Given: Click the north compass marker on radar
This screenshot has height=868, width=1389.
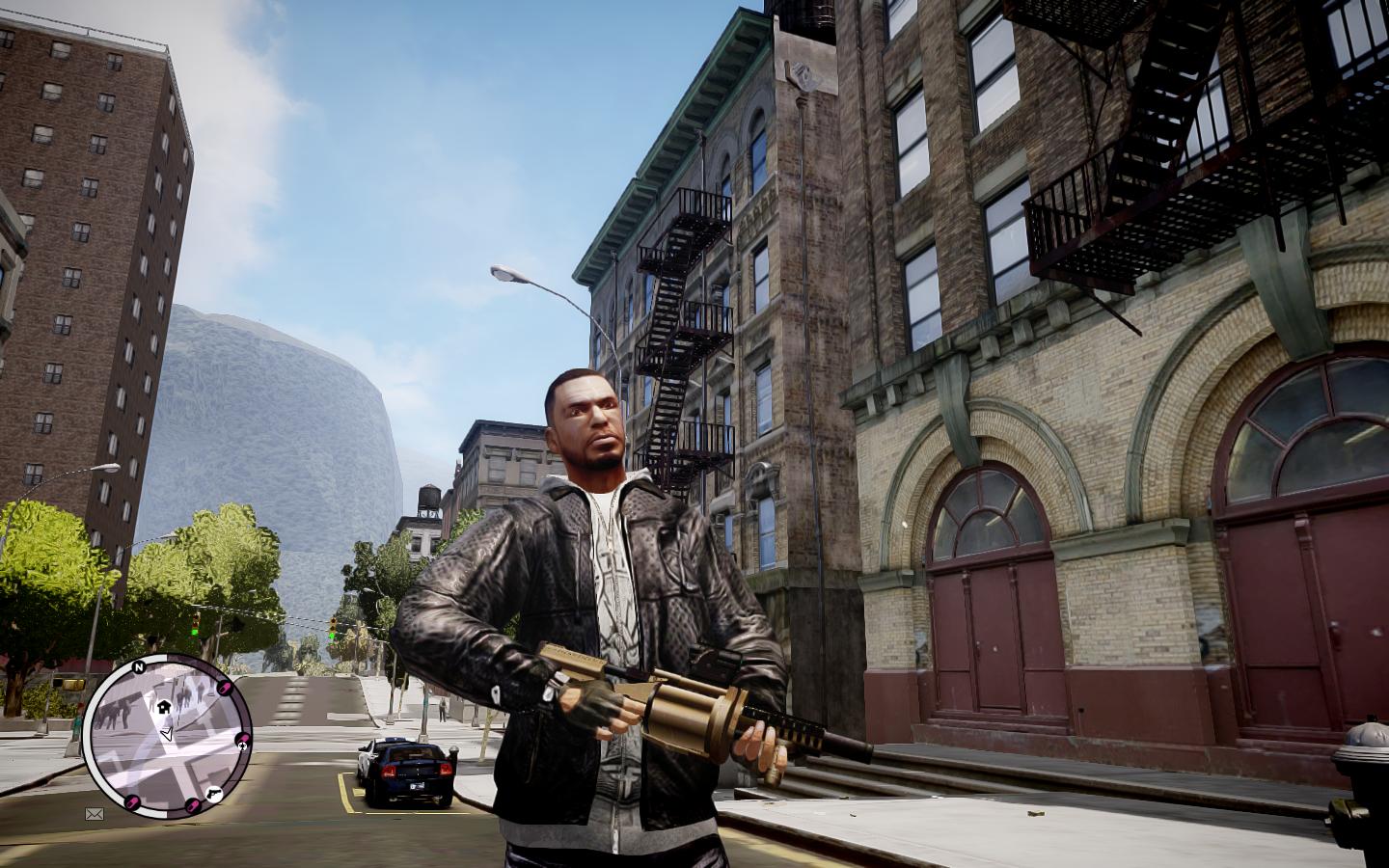Looking at the screenshot, I should [140, 666].
